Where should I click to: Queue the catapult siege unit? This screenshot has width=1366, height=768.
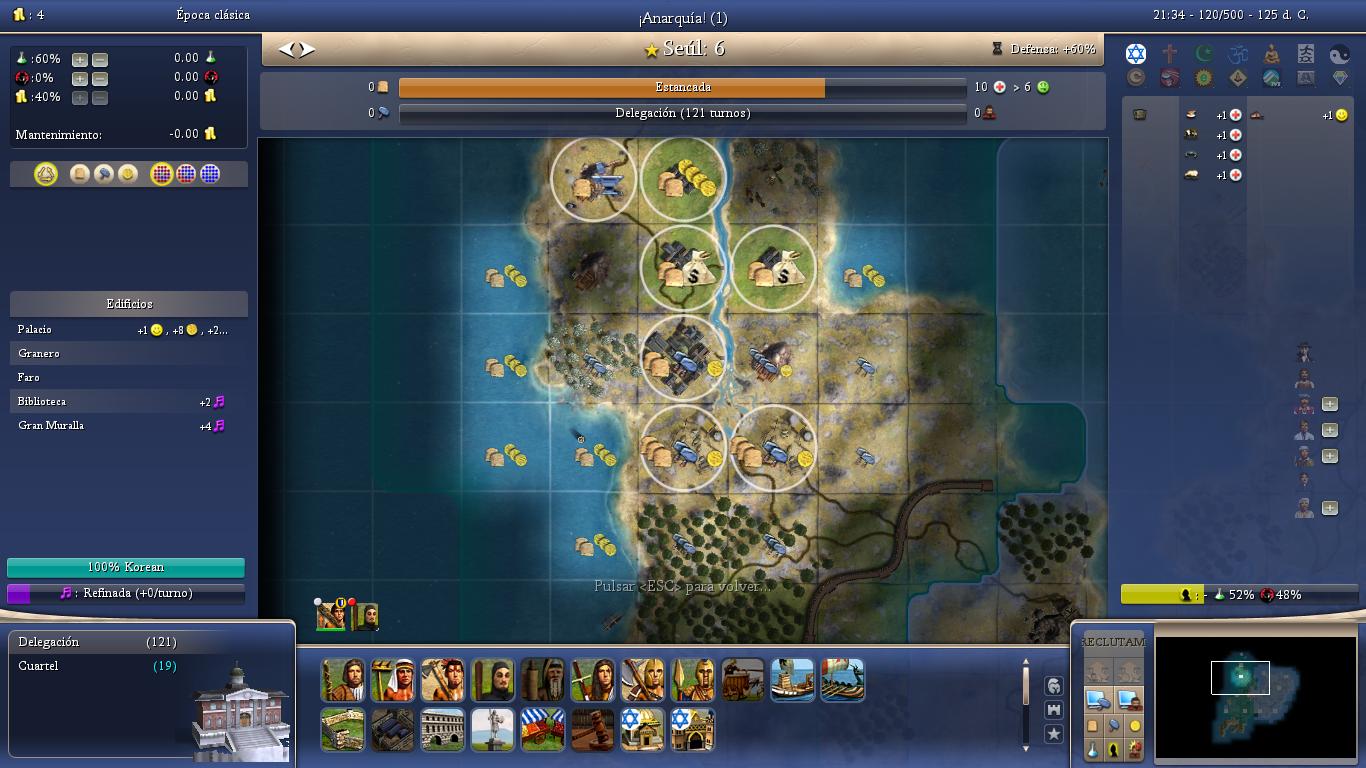click(743, 680)
